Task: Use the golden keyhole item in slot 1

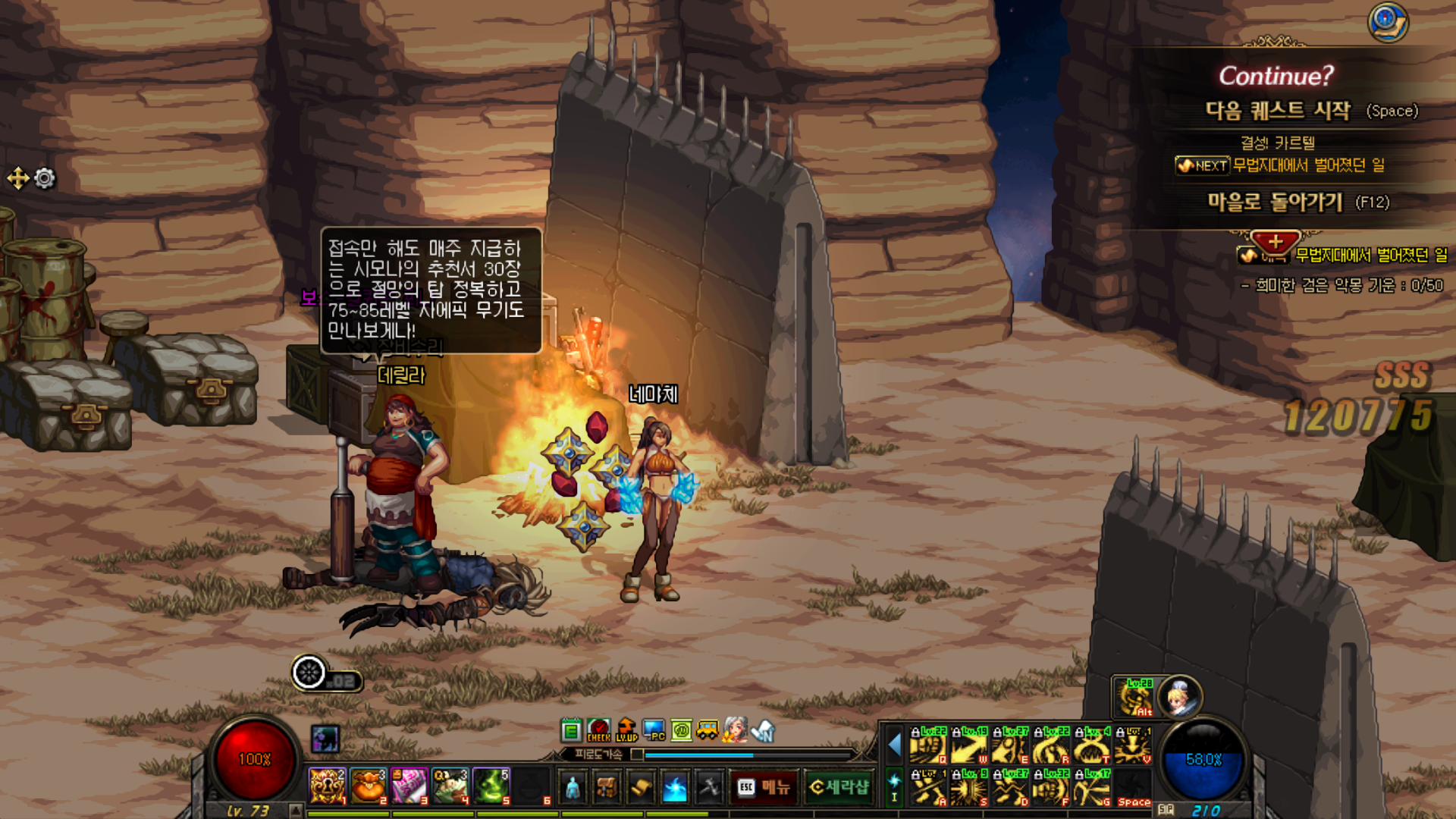Action: 327,786
